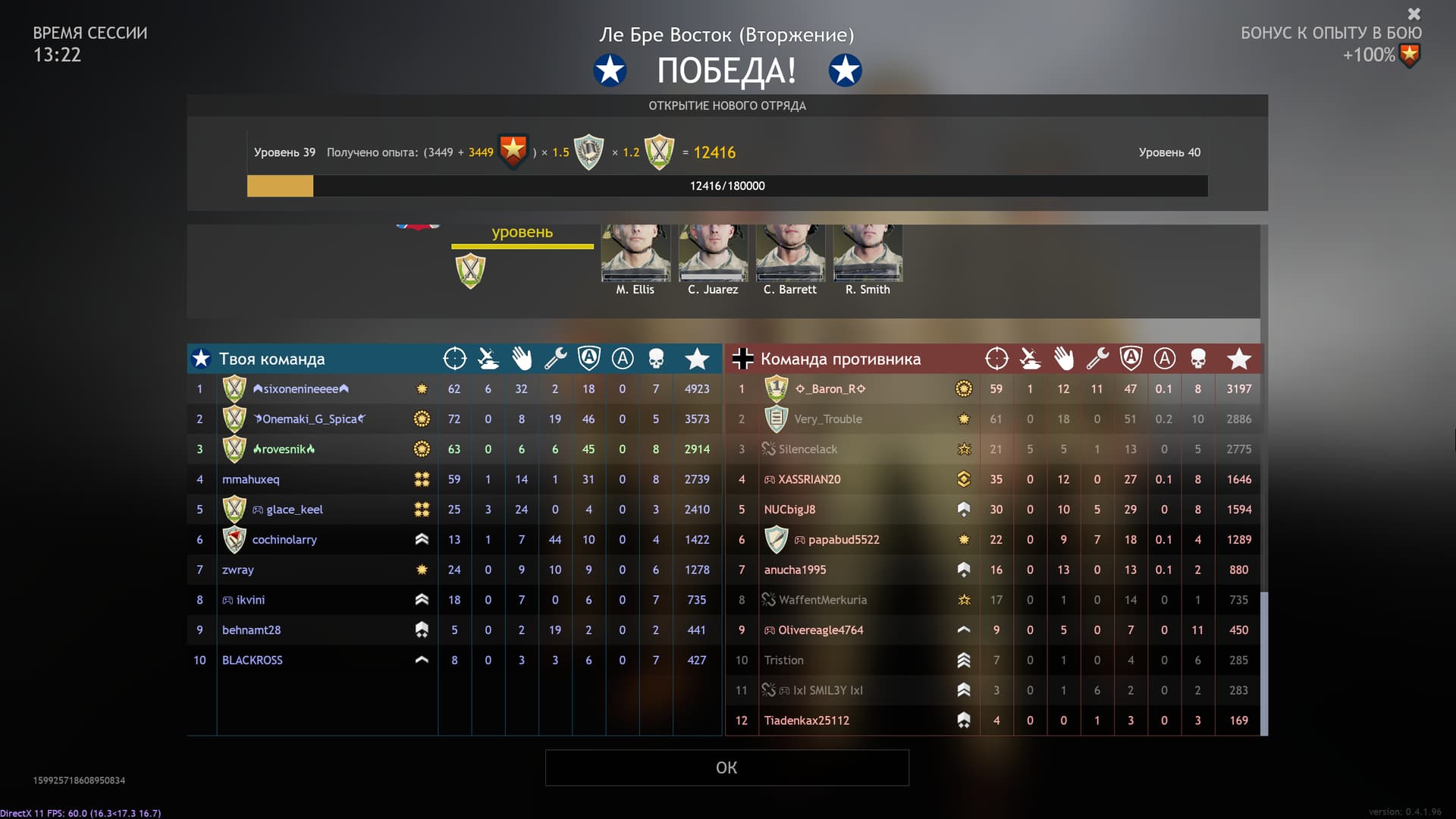Image resolution: width=1456 pixels, height=819 pixels.
Task: Click the wrench repair column icon
Action: coord(555,358)
